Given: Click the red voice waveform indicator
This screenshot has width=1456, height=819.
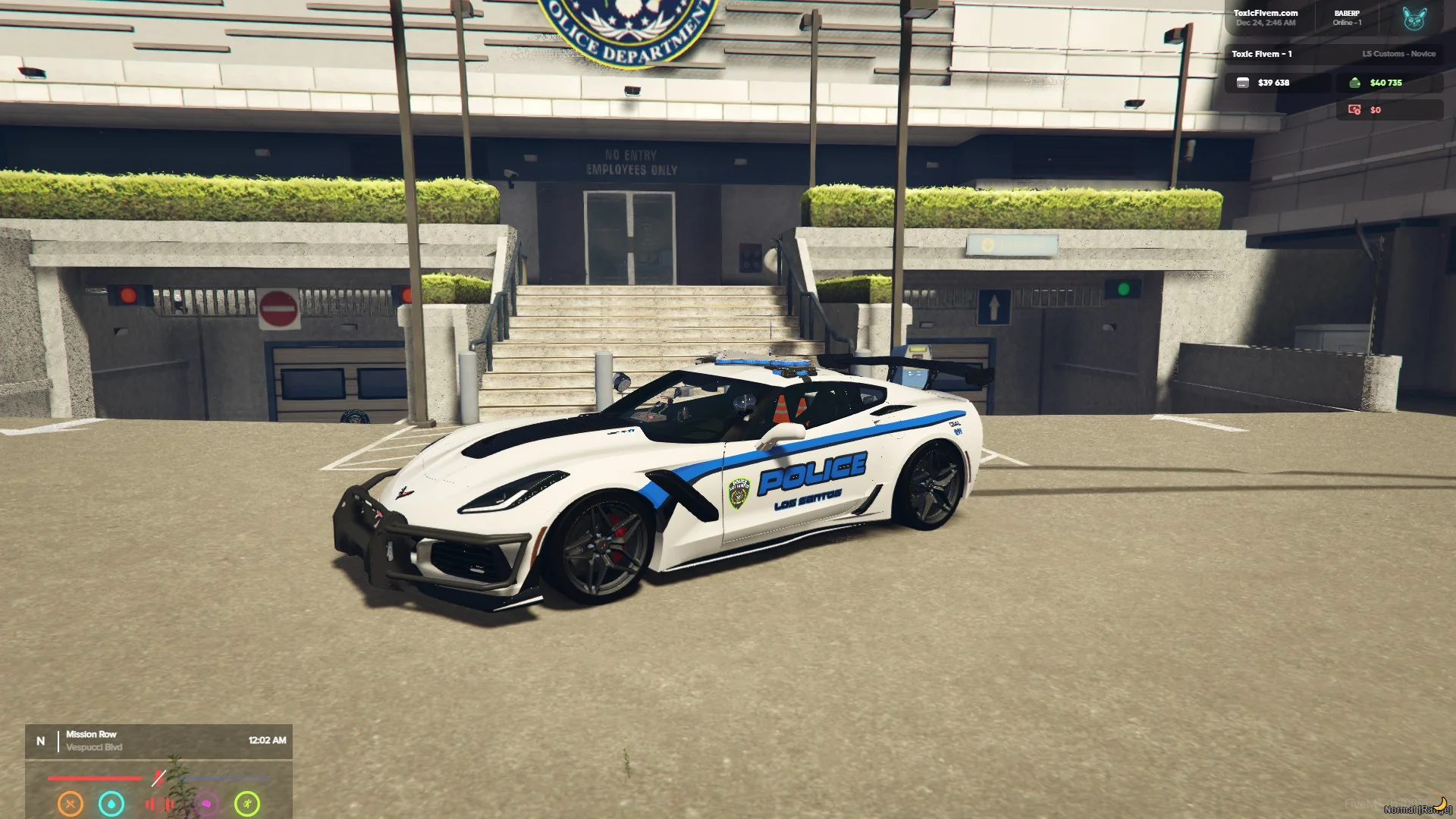Looking at the screenshot, I should (x=159, y=804).
